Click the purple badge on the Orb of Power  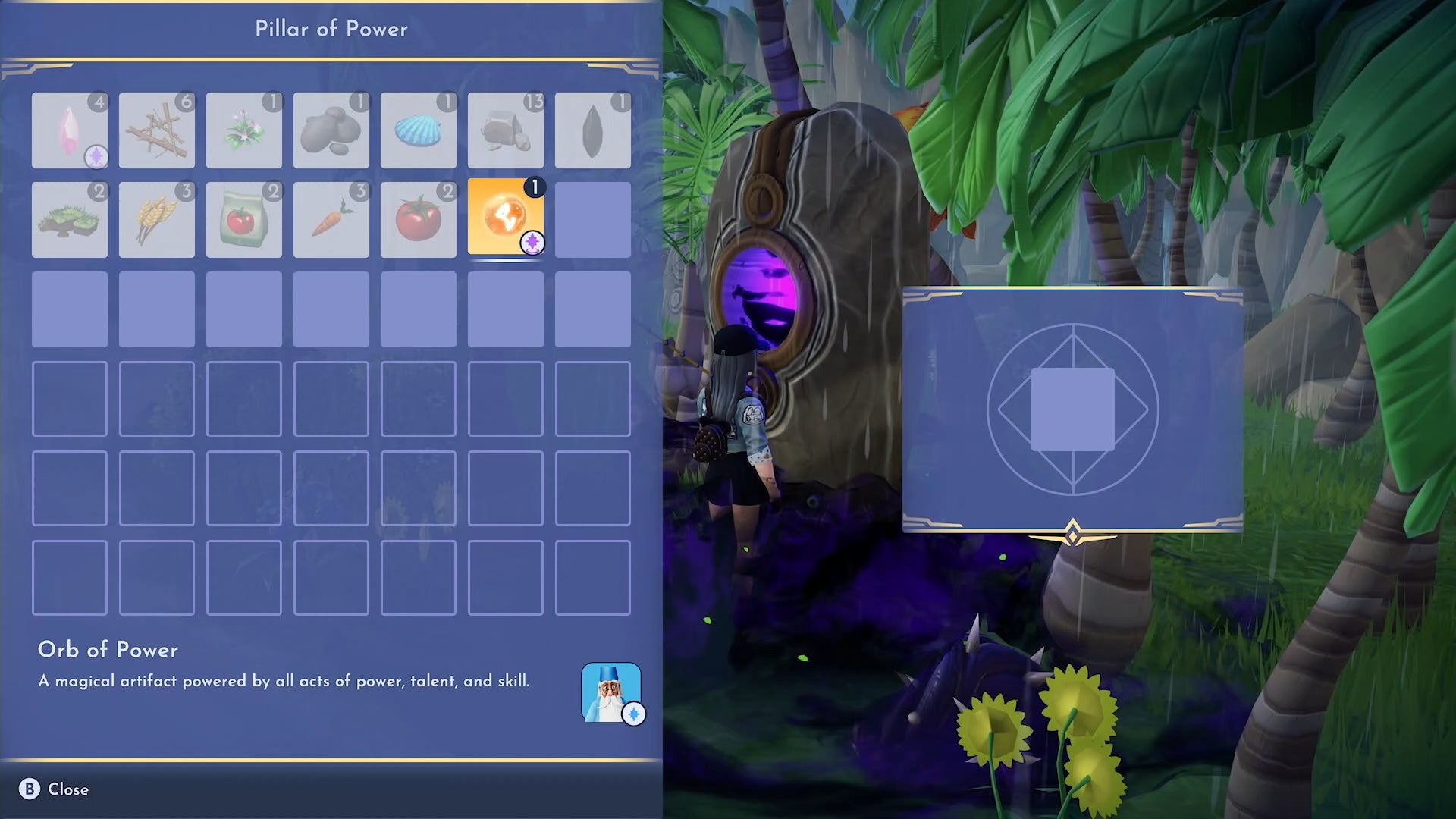point(532,243)
